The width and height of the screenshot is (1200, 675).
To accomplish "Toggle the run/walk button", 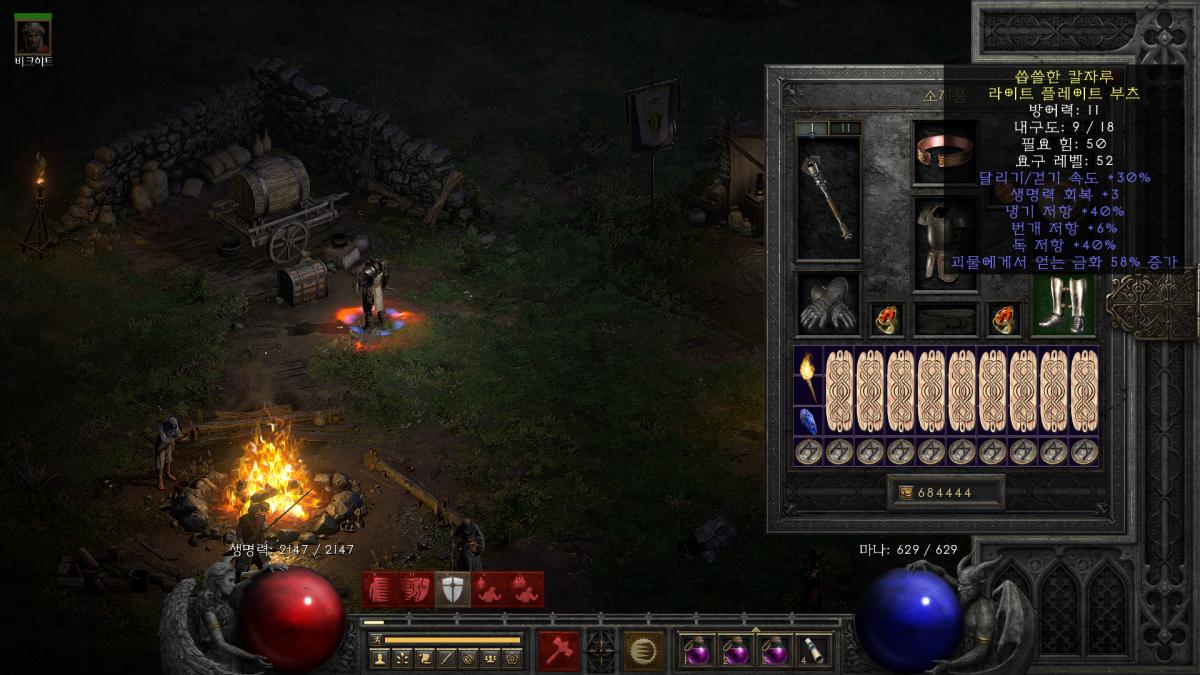I will [375, 639].
